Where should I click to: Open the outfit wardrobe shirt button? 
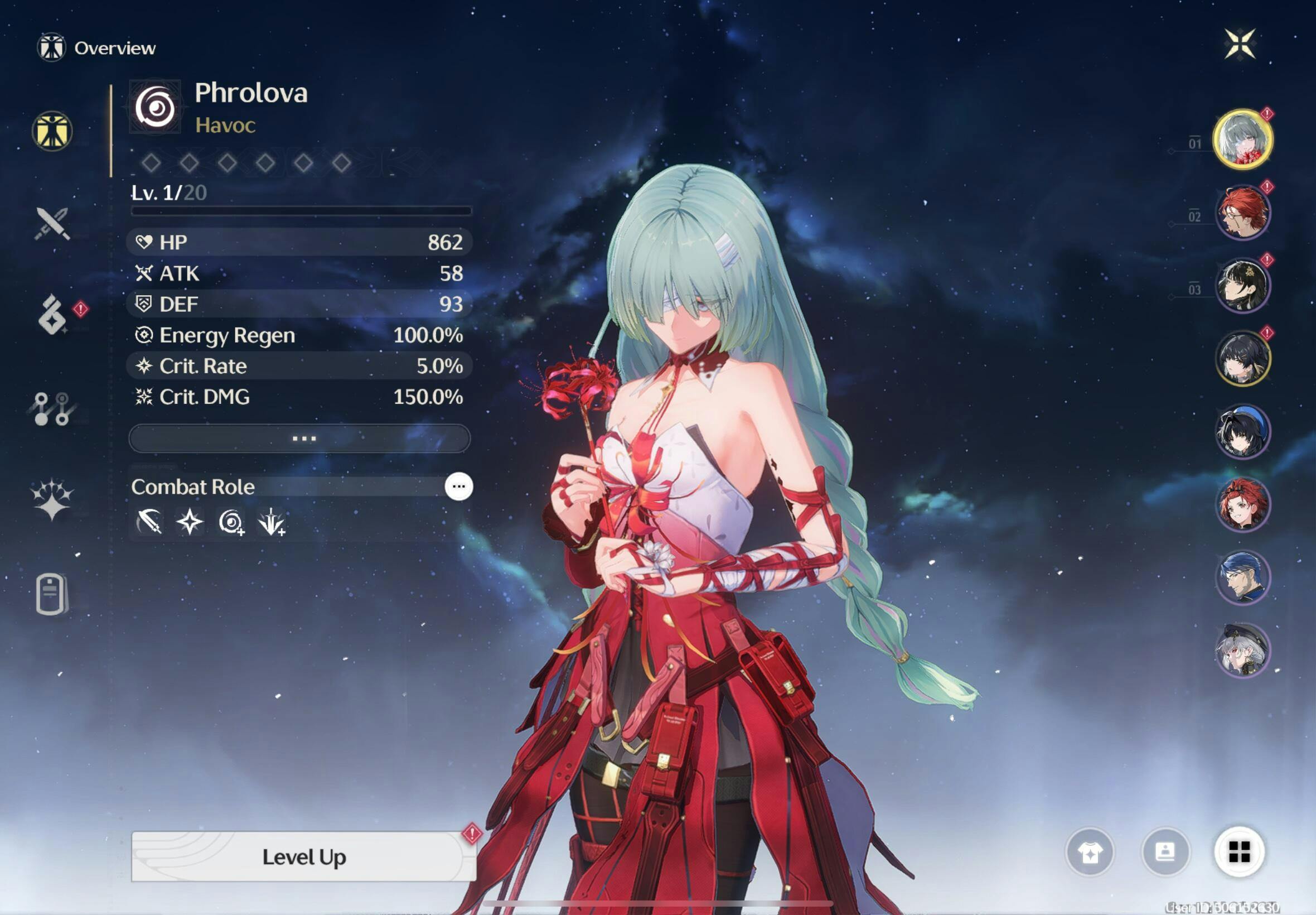tap(1090, 853)
